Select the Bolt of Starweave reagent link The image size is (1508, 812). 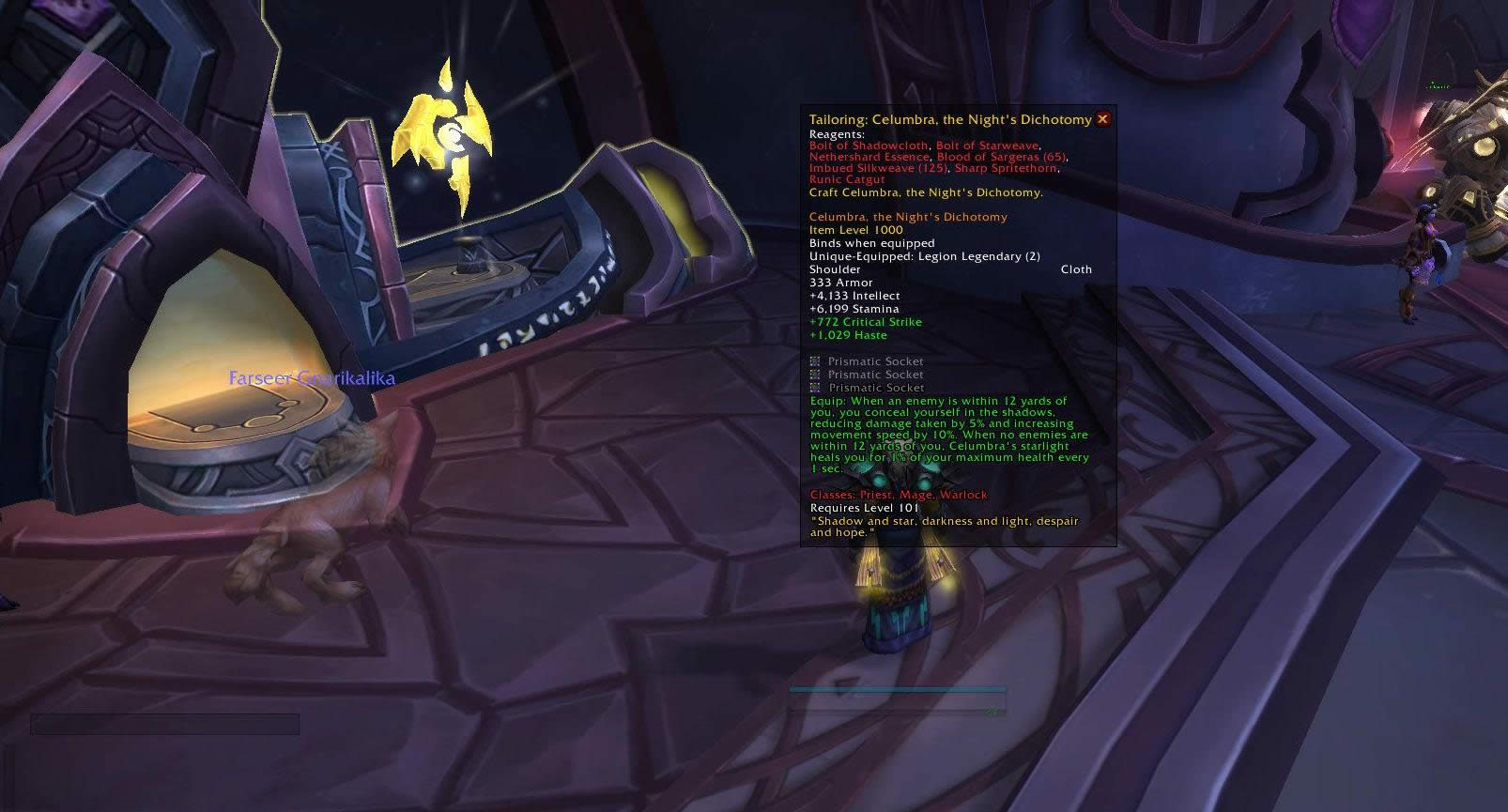[986, 146]
